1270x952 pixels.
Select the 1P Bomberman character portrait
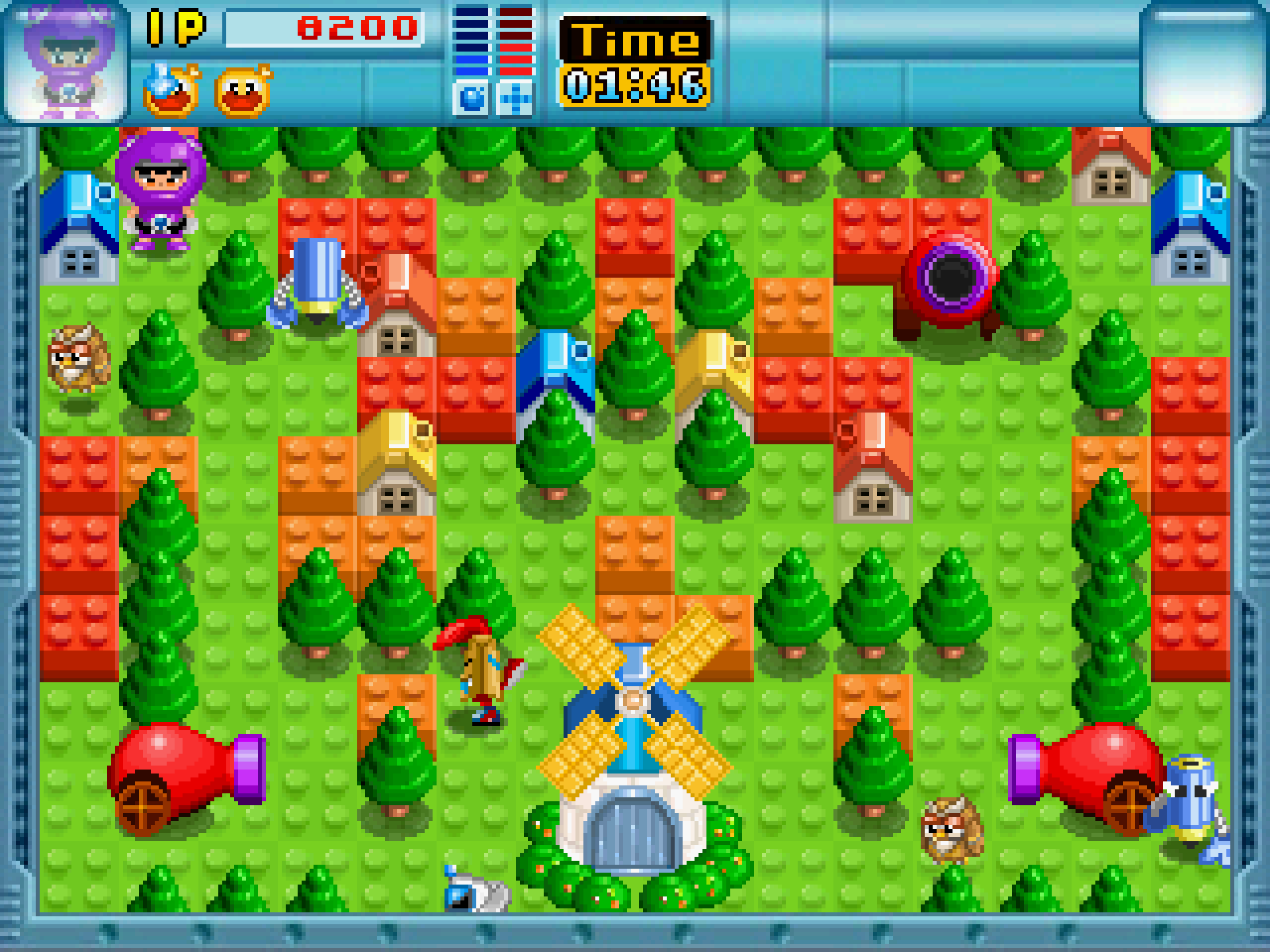pyautogui.click(x=66, y=63)
